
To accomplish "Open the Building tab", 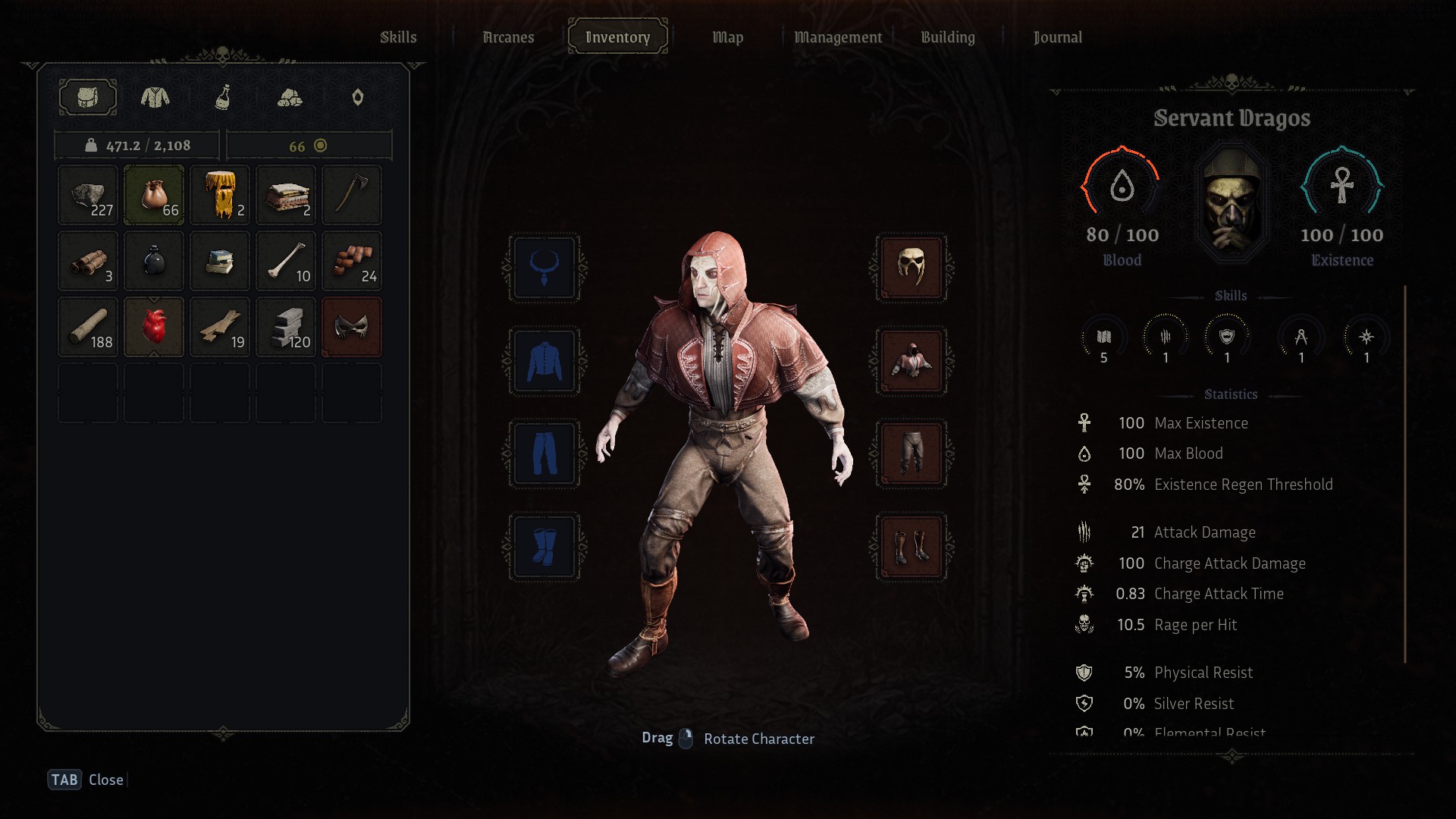I will [947, 37].
